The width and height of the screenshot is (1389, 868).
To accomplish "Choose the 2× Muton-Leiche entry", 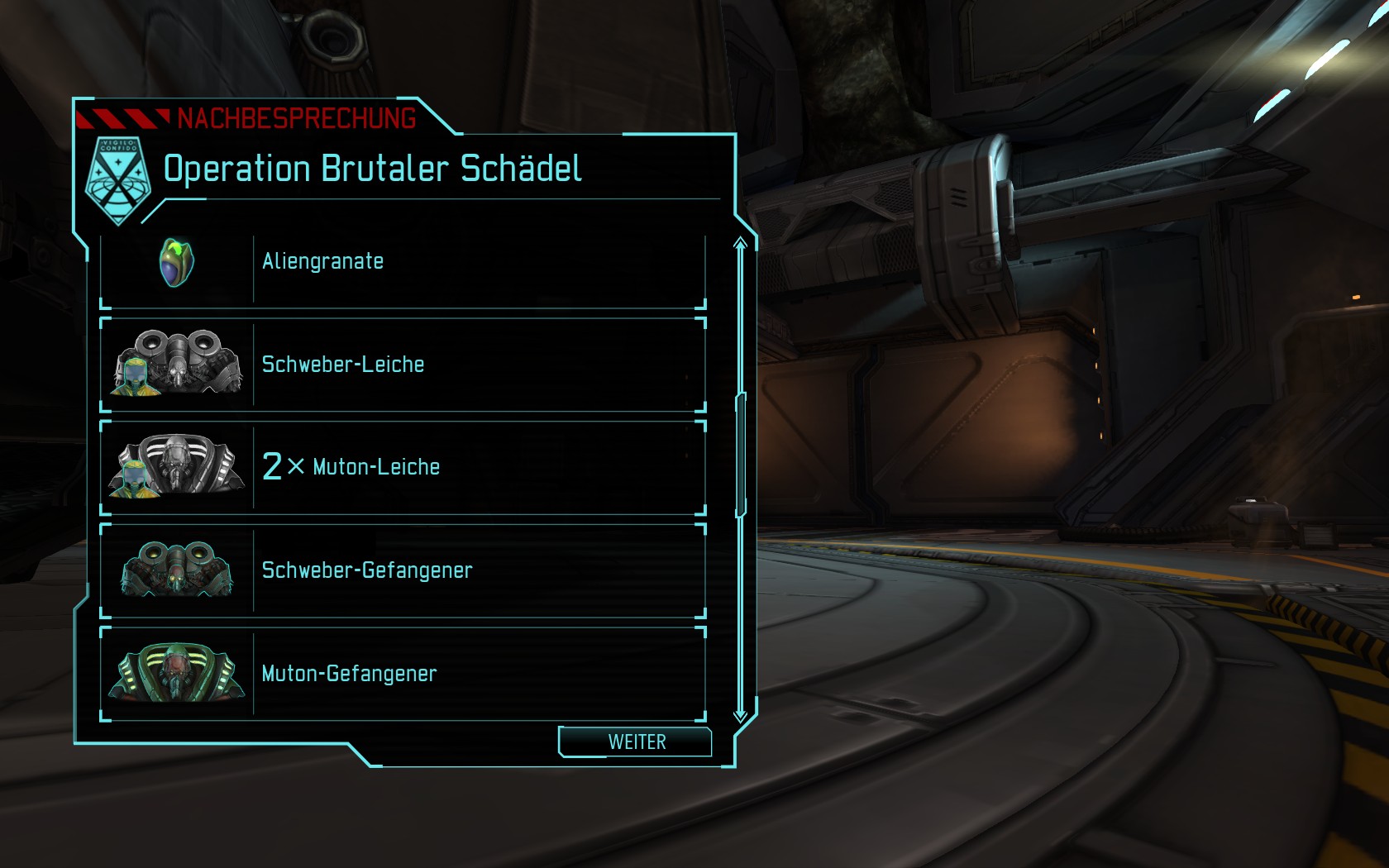I will pos(403,467).
